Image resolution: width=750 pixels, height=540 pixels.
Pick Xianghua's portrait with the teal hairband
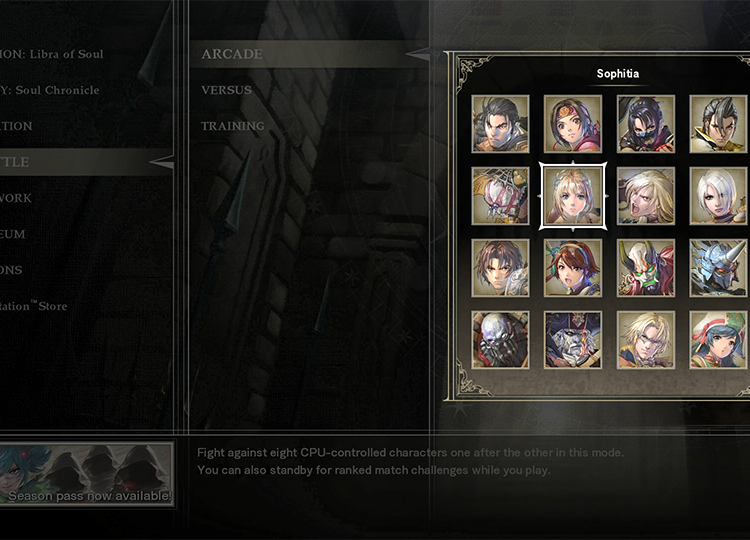[573, 268]
